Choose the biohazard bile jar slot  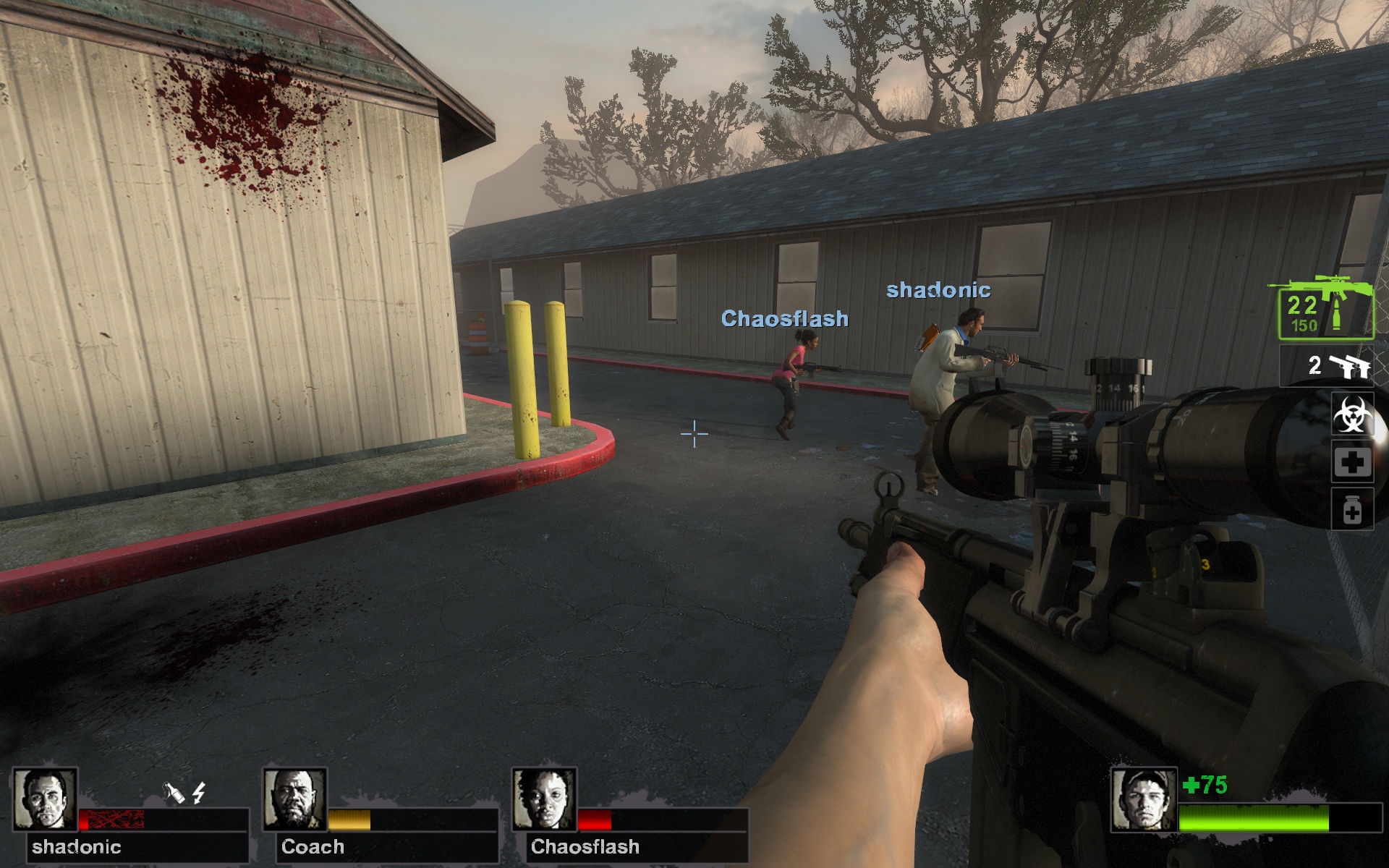coord(1352,414)
